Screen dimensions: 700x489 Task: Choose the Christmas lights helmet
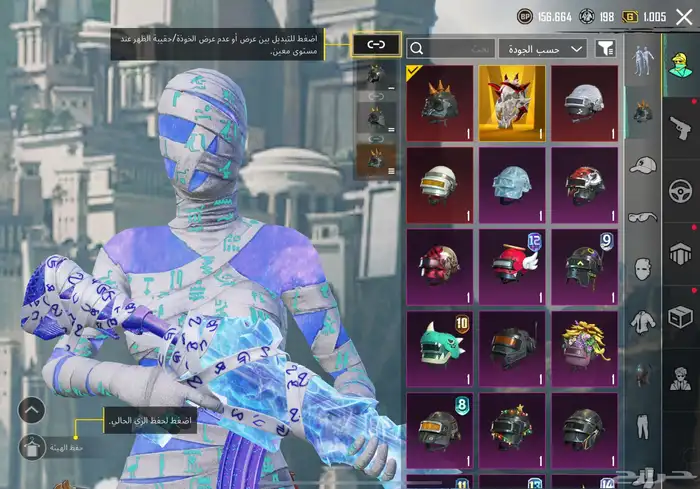(x=512, y=430)
